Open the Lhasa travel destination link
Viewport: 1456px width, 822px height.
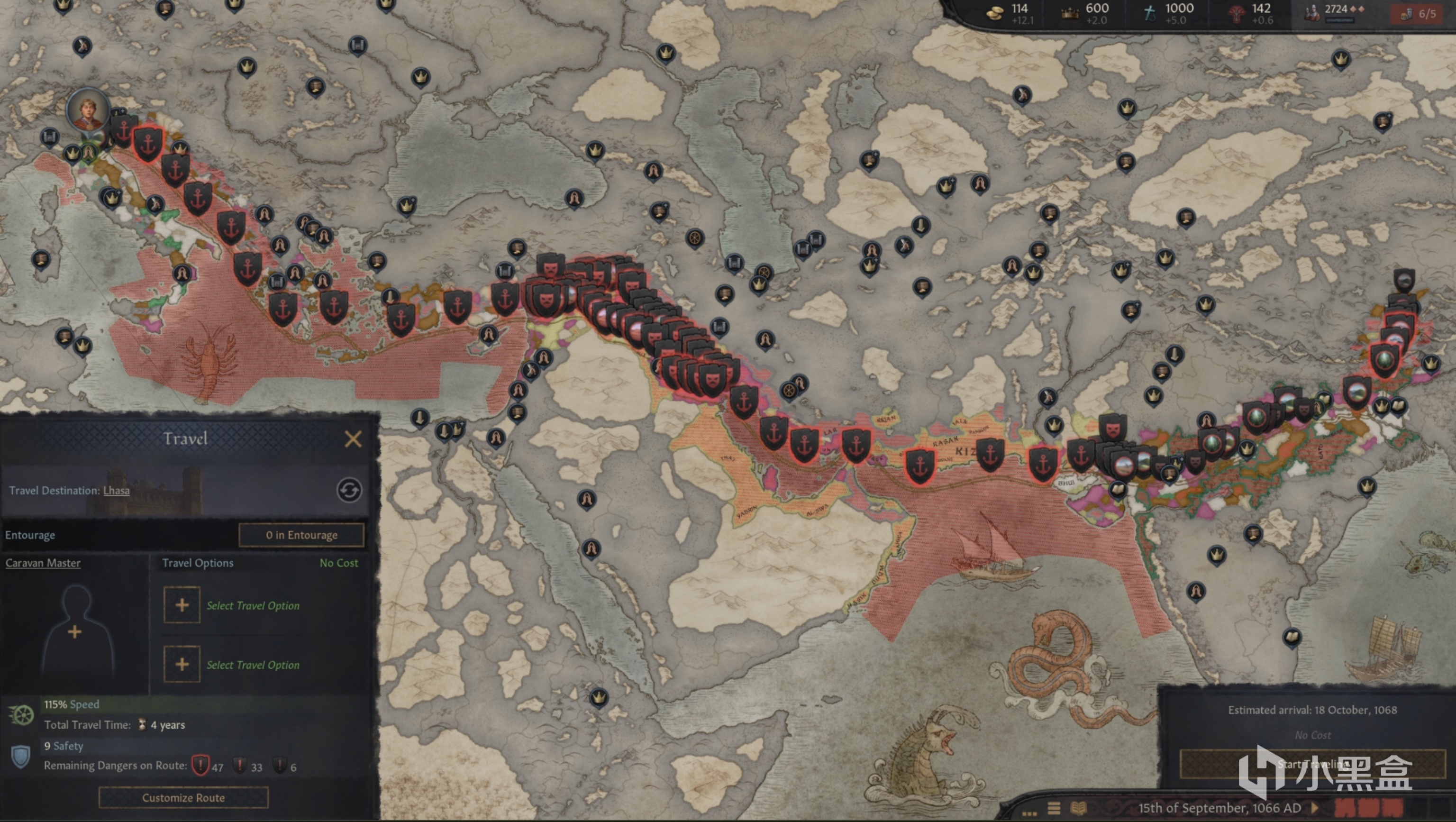(x=117, y=491)
